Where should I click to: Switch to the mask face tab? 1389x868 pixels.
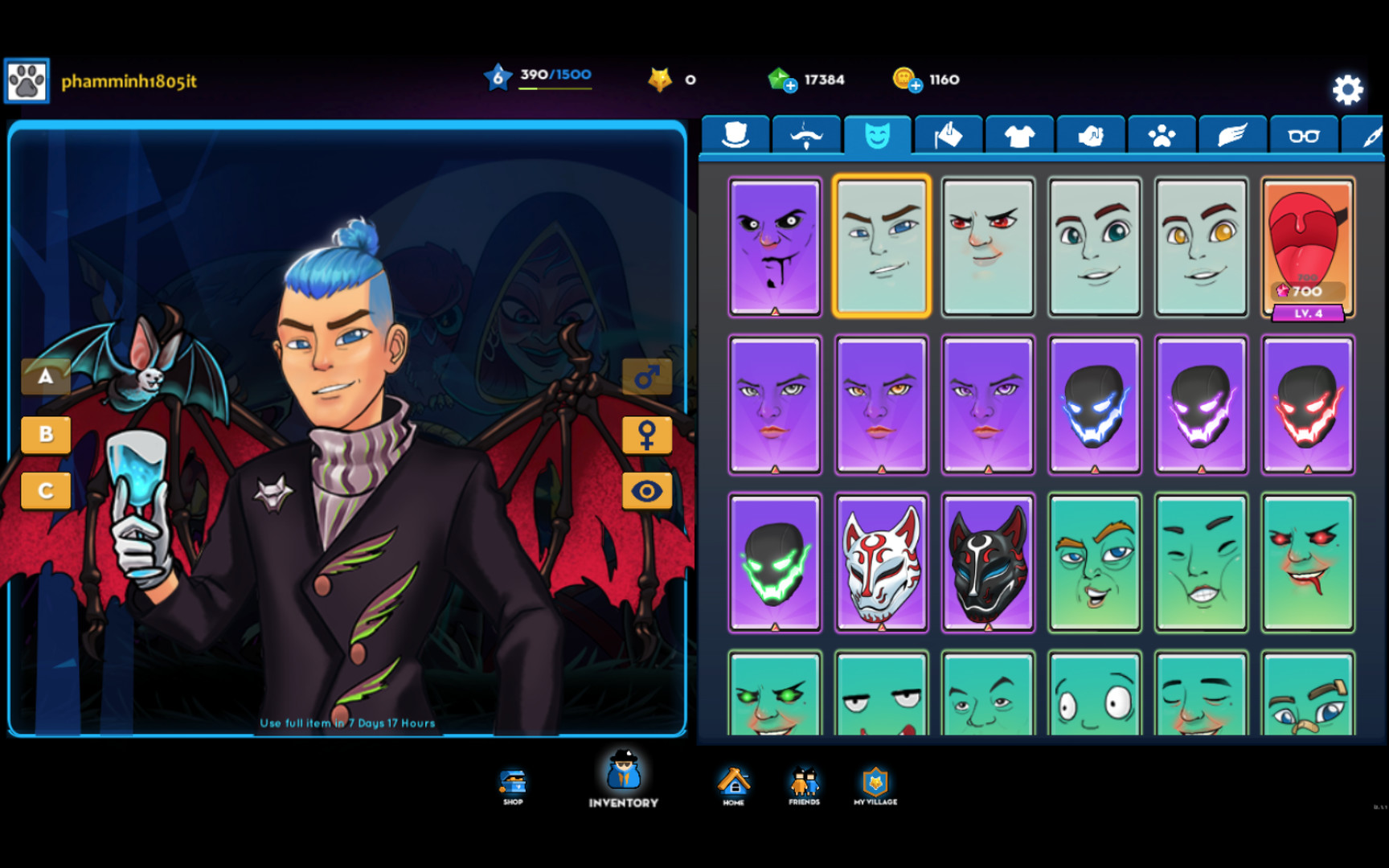878,133
